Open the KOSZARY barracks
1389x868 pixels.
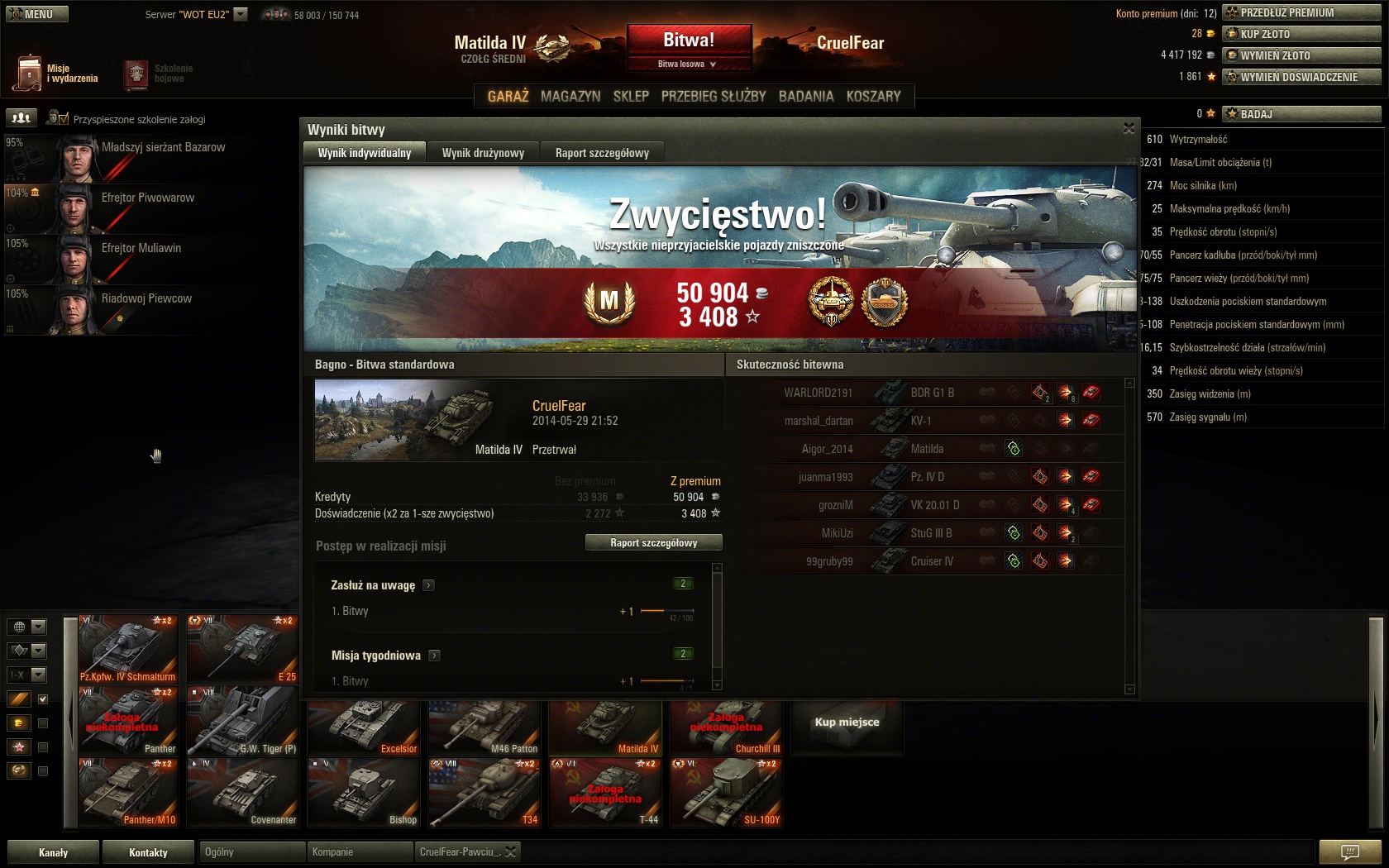[x=873, y=96]
